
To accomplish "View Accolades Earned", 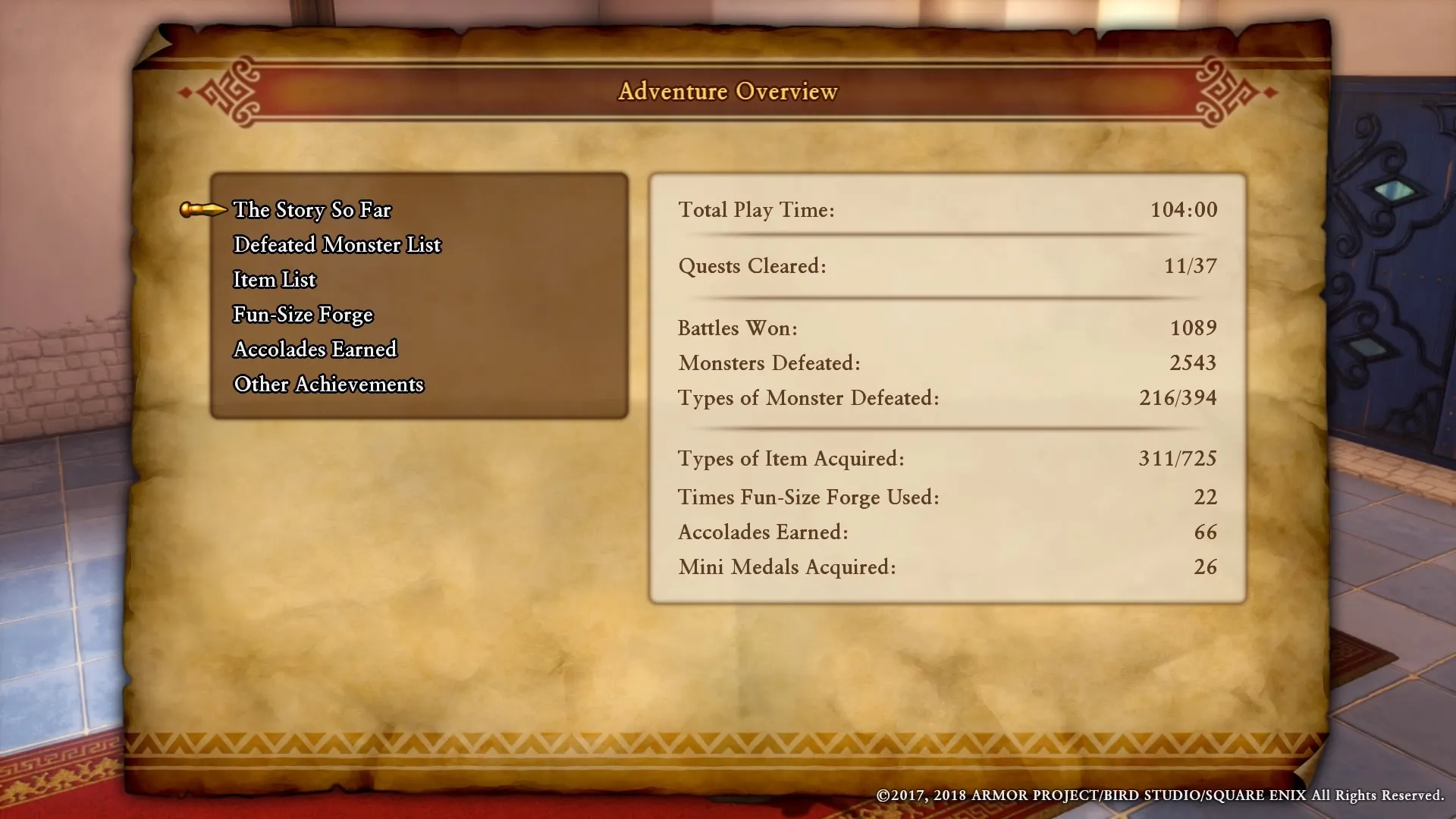I will pos(315,349).
